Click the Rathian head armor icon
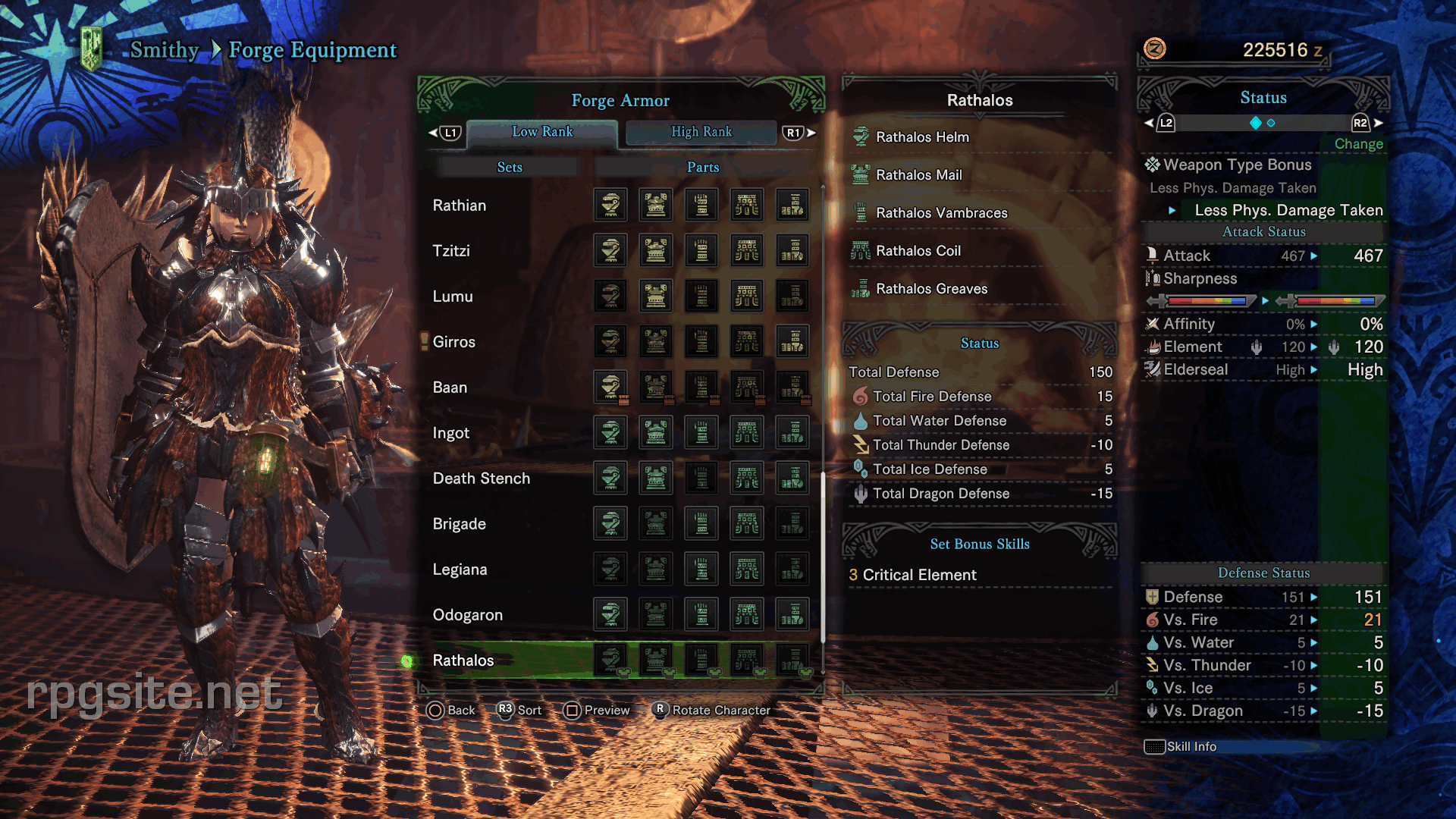This screenshot has height=819, width=1456. (x=610, y=205)
